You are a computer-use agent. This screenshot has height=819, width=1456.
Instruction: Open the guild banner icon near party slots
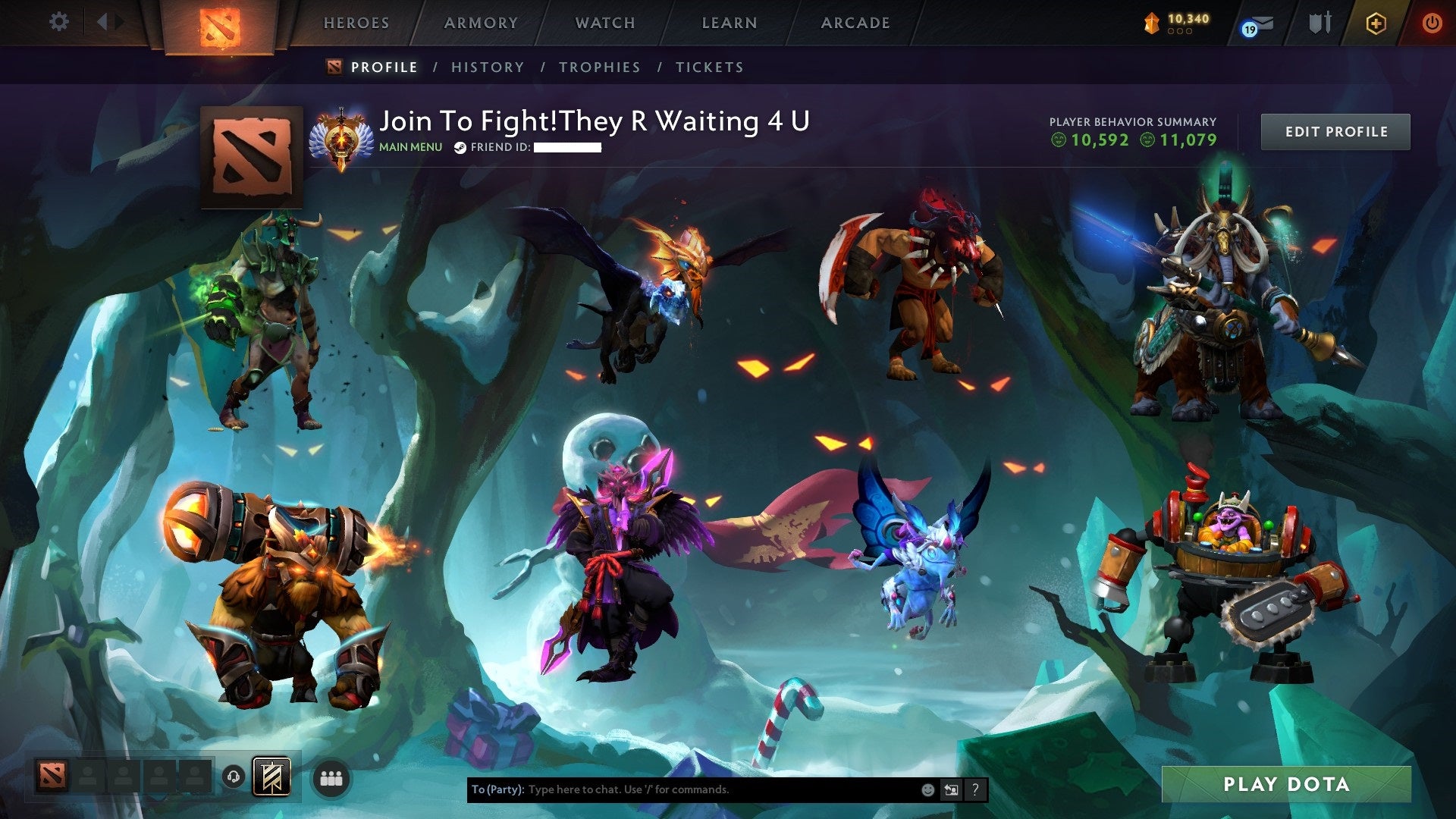click(272, 777)
